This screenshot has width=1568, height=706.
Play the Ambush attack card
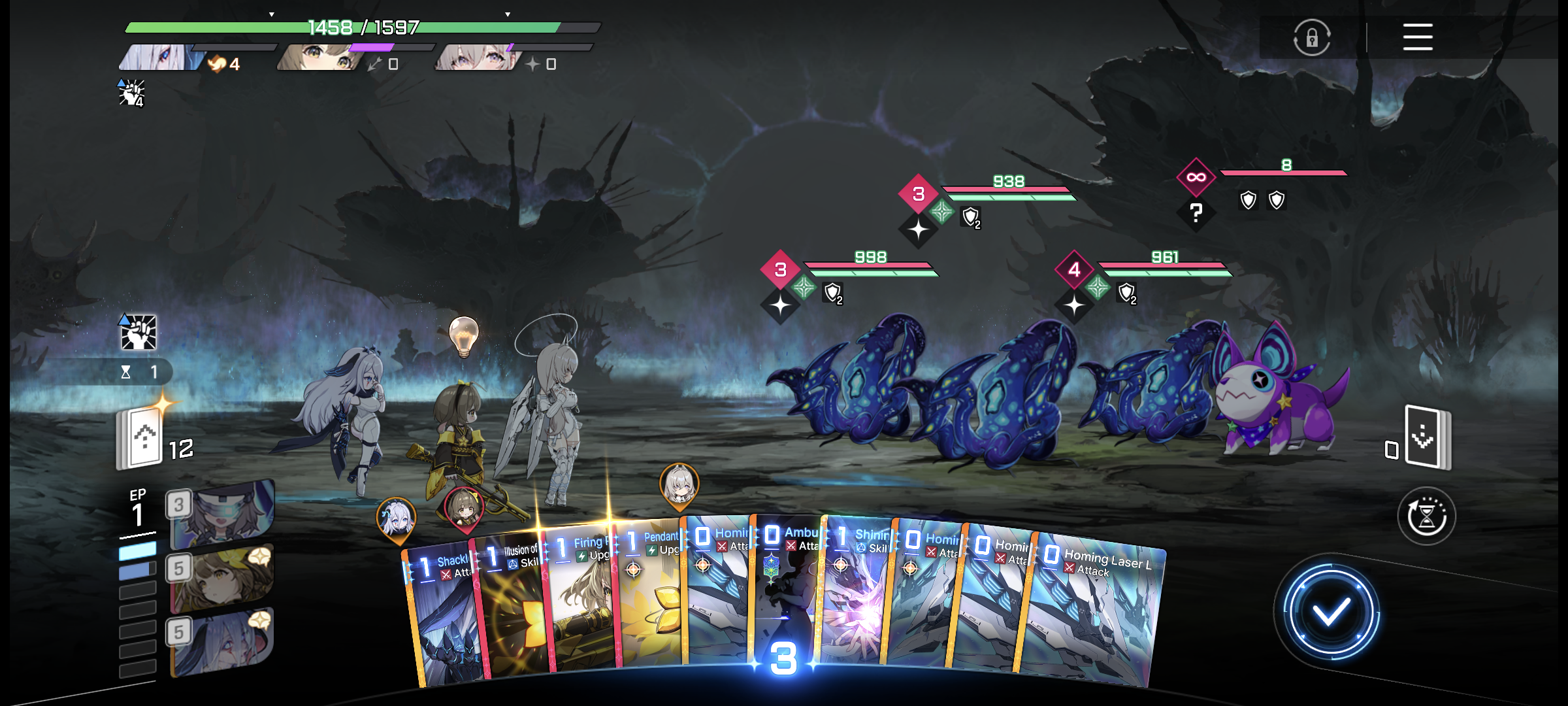tap(787, 588)
